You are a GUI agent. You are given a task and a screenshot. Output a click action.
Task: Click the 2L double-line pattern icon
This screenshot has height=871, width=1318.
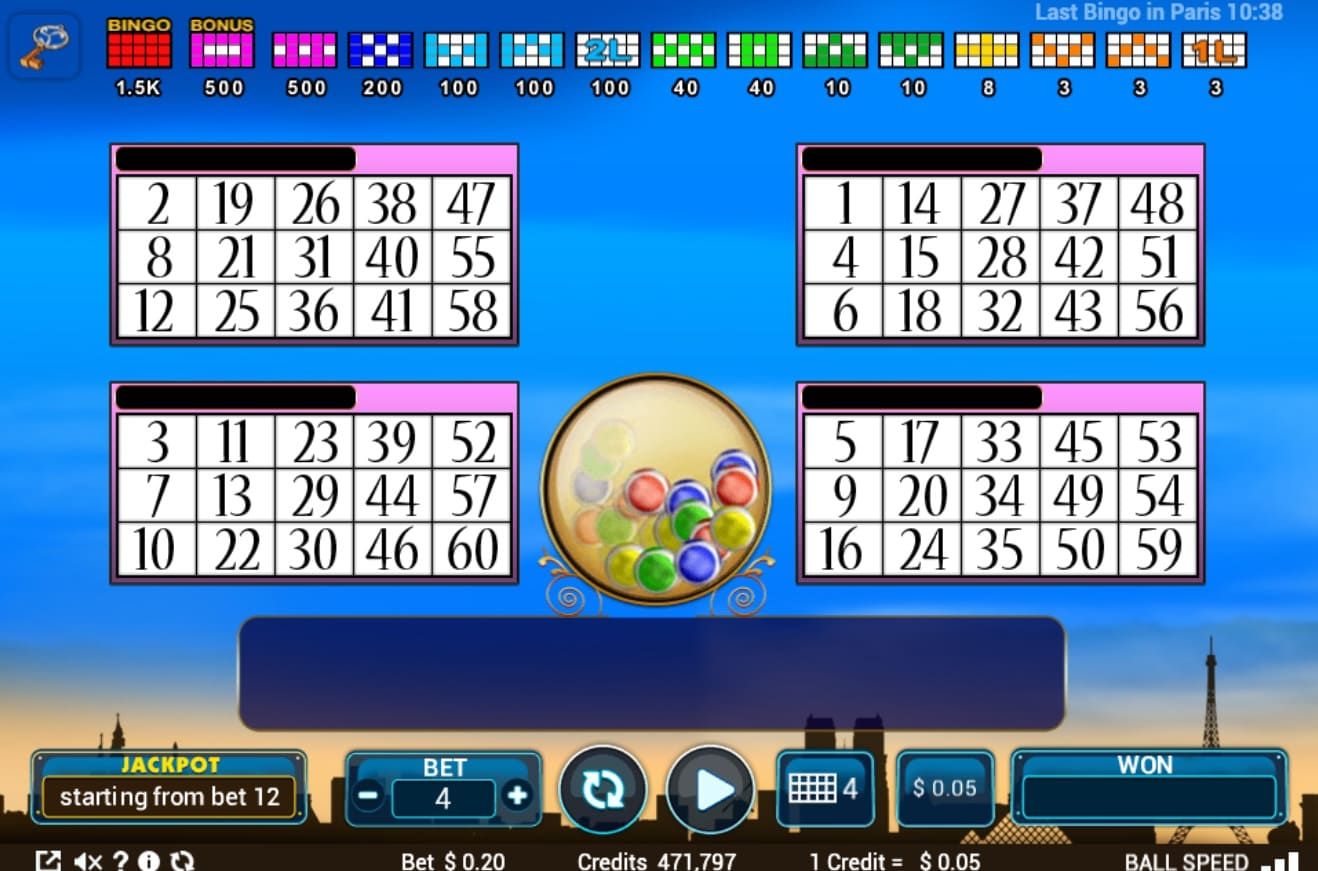609,46
